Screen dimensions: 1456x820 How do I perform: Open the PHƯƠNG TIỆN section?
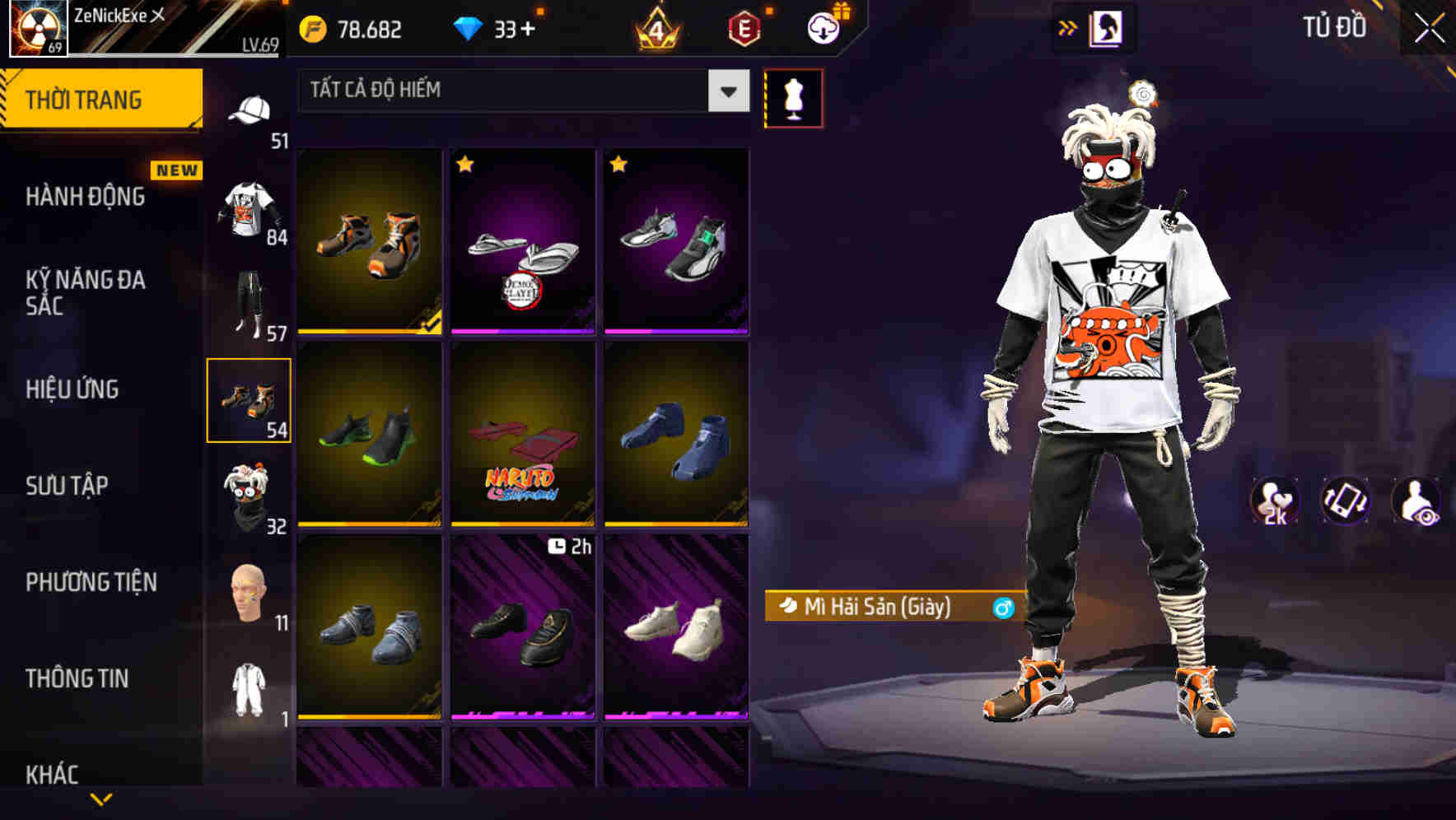pyautogui.click(x=91, y=580)
